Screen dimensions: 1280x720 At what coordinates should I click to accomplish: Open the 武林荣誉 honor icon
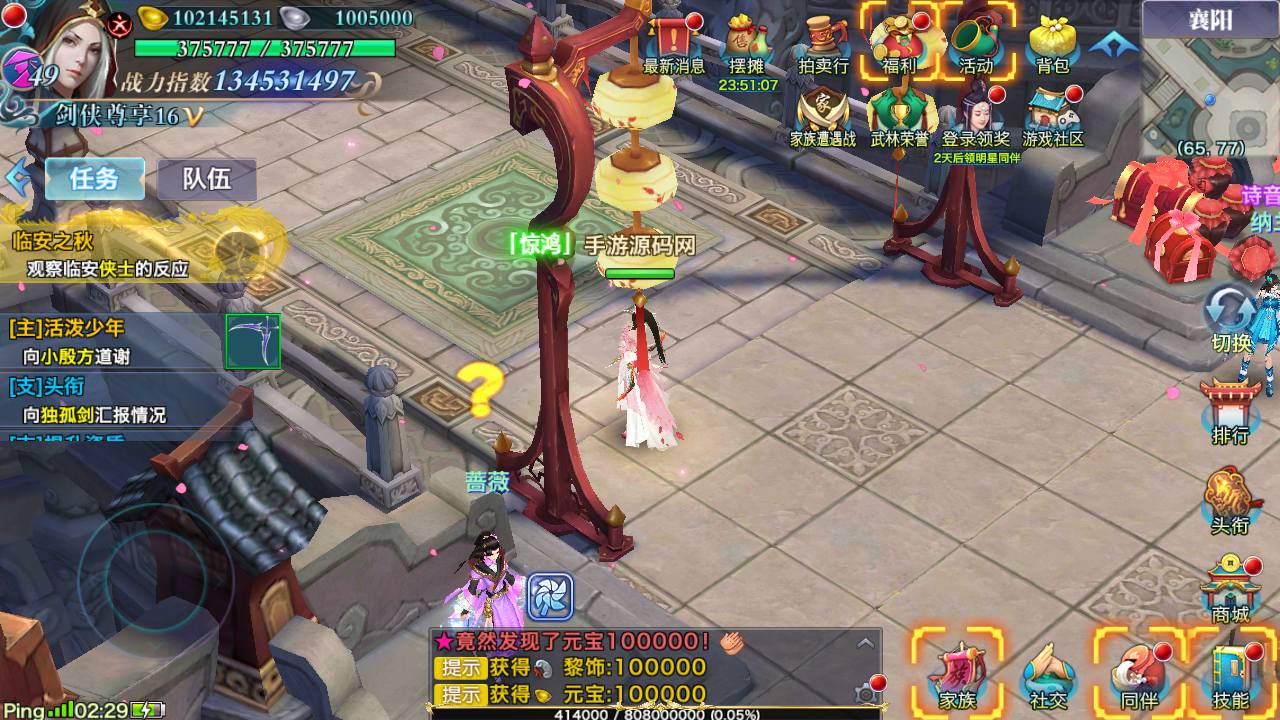pyautogui.click(x=899, y=116)
